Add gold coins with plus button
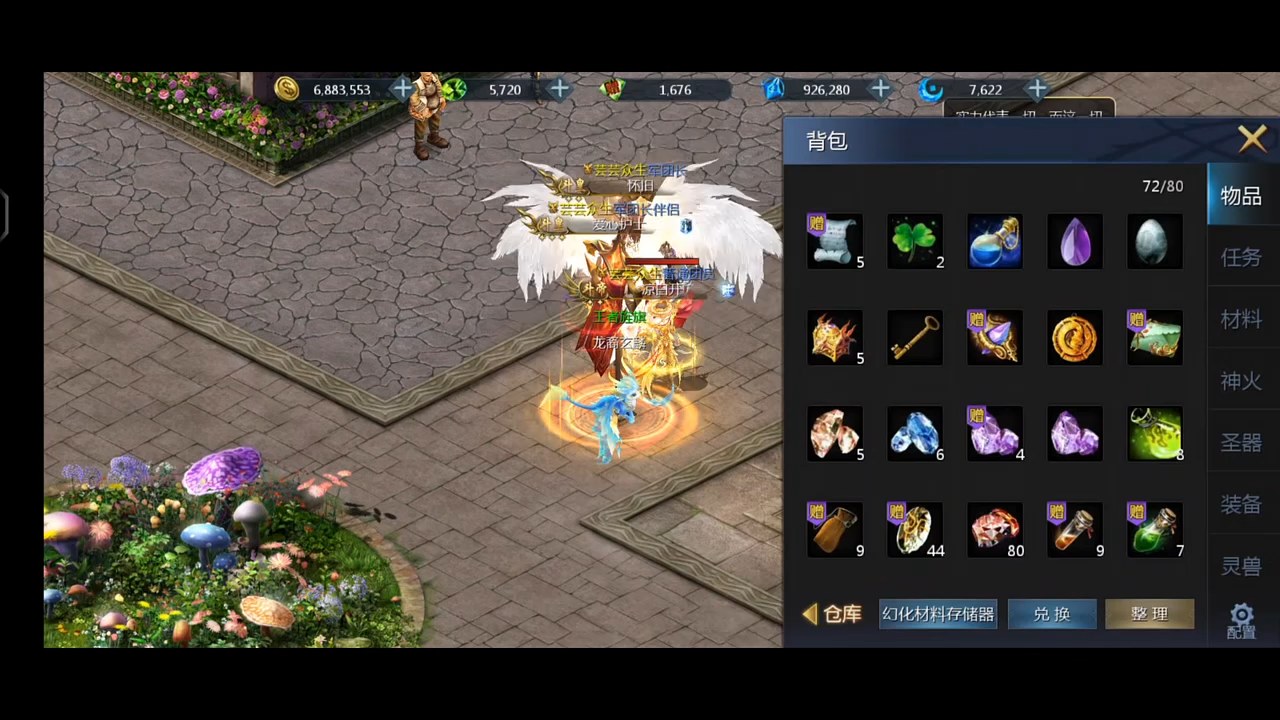 pyautogui.click(x=402, y=89)
